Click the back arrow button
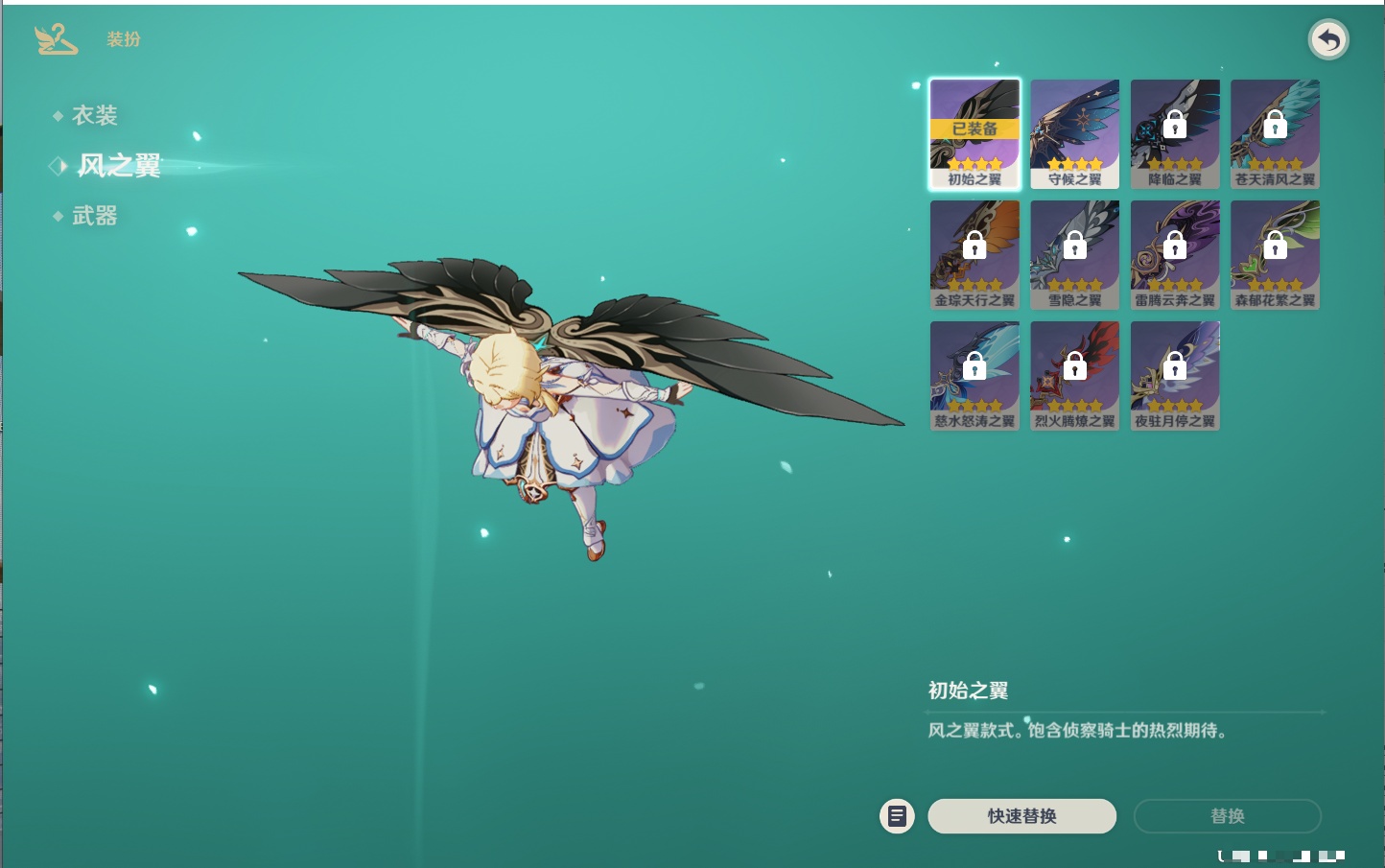Screen dimensions: 1385x868 coord(1328,40)
